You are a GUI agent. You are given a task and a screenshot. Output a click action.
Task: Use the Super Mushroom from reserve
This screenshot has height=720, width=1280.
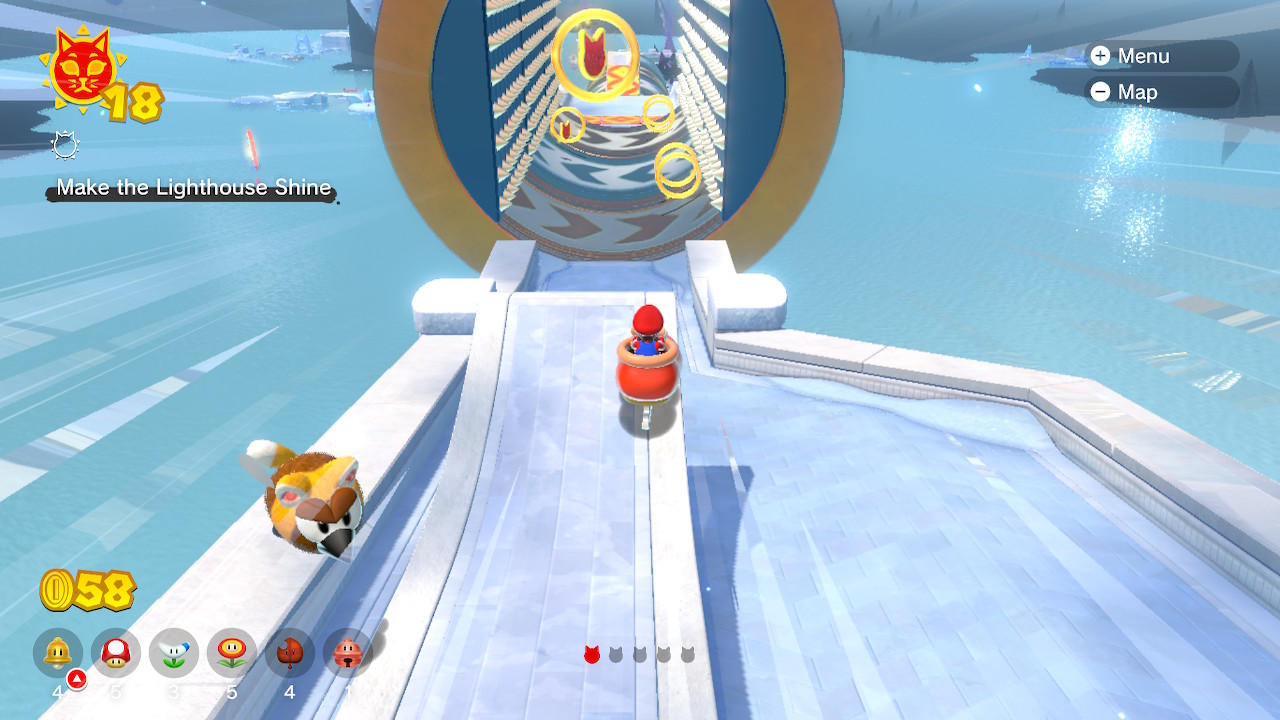pos(116,653)
